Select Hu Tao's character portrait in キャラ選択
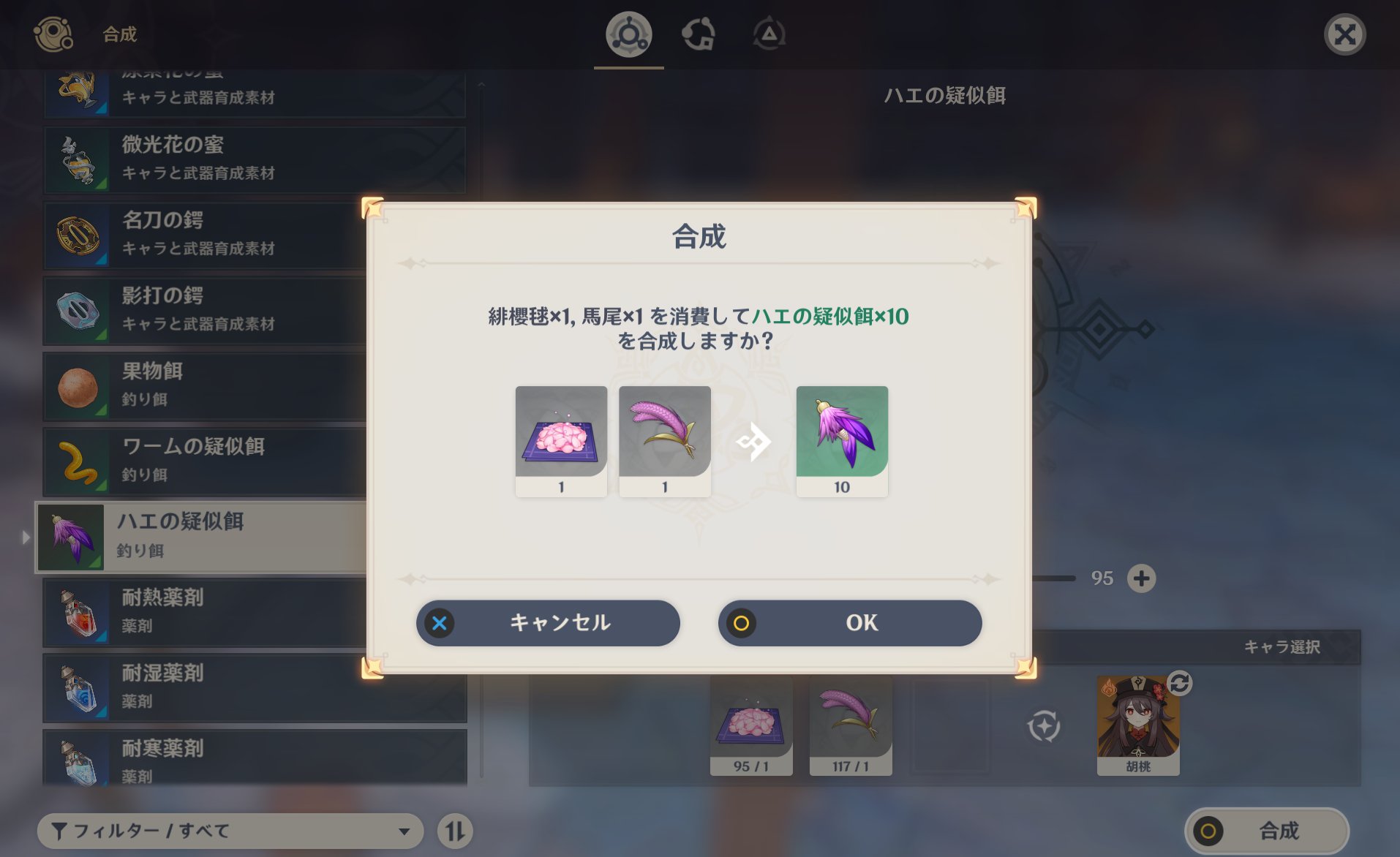This screenshot has width=1400, height=857. [1138, 724]
